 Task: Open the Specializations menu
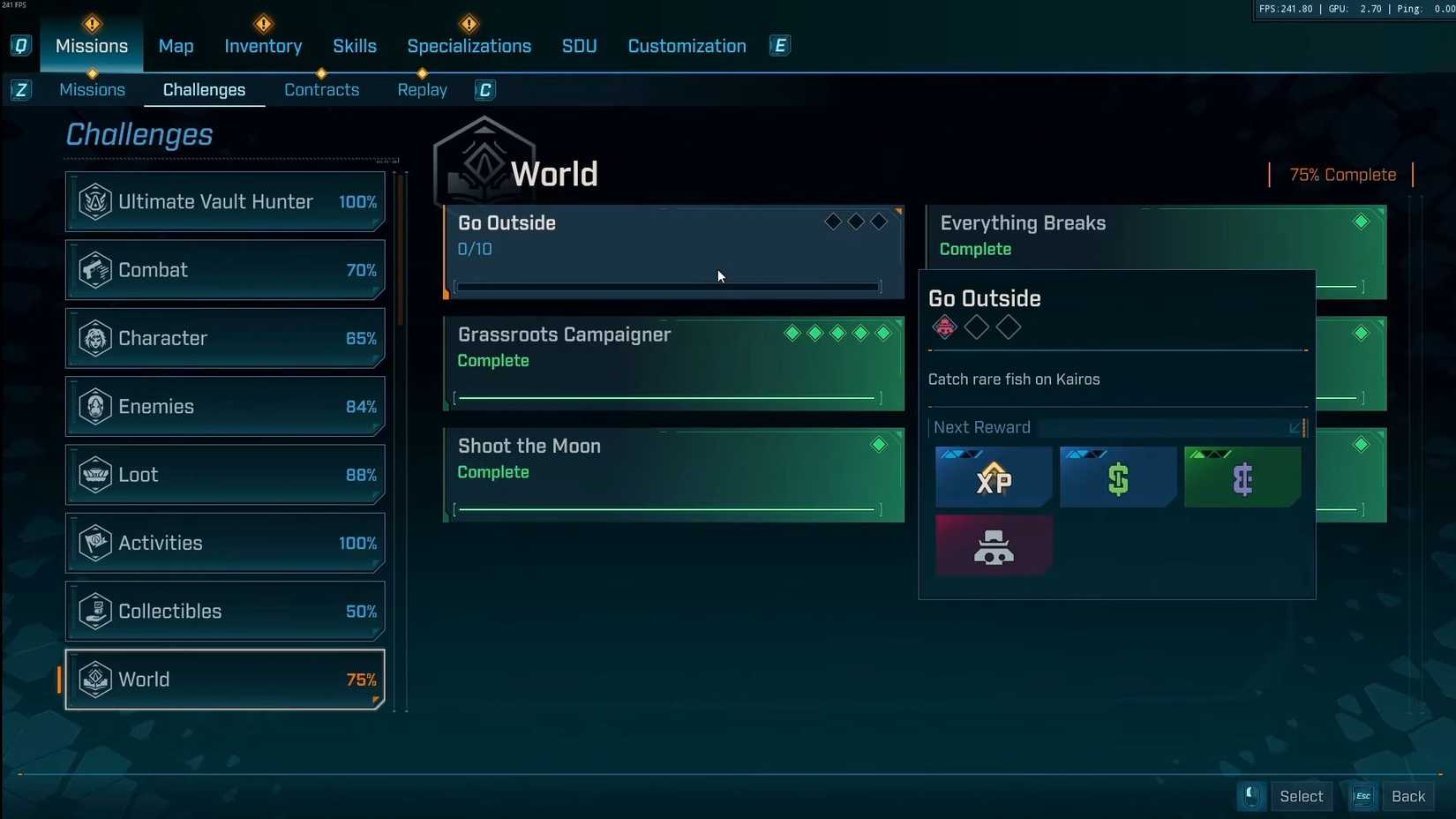pos(469,46)
